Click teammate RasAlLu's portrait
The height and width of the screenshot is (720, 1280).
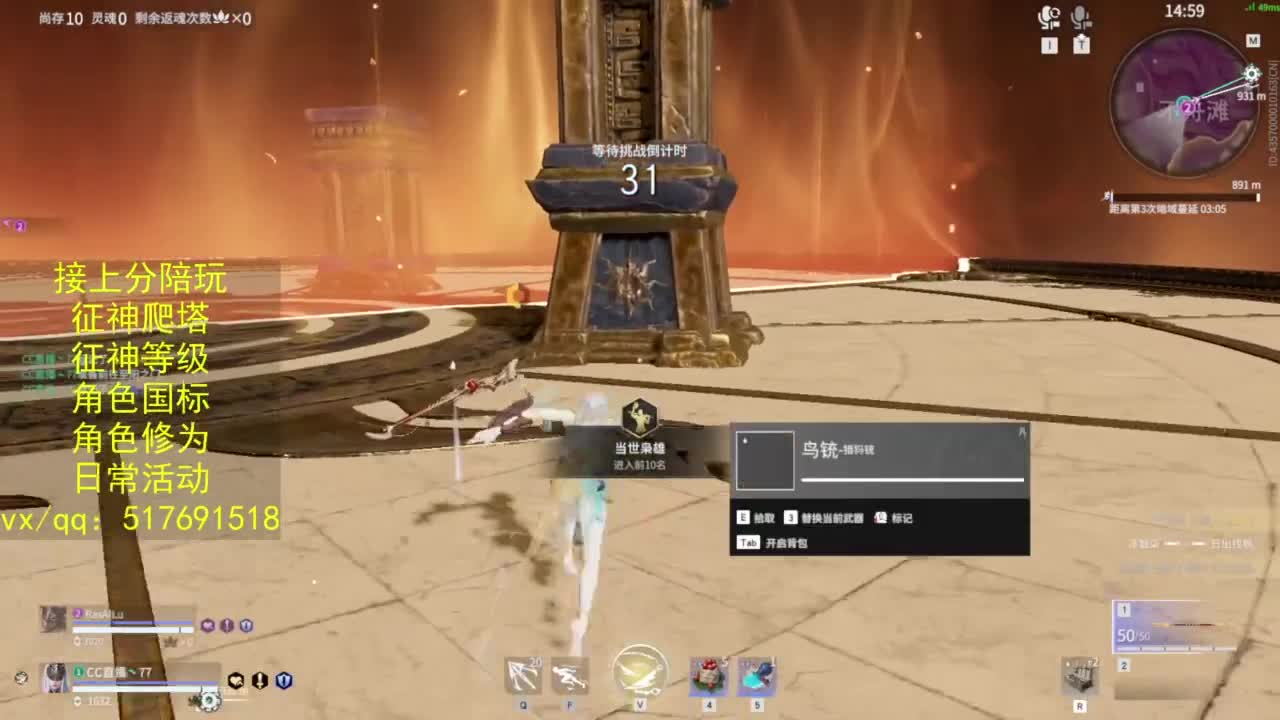53,619
